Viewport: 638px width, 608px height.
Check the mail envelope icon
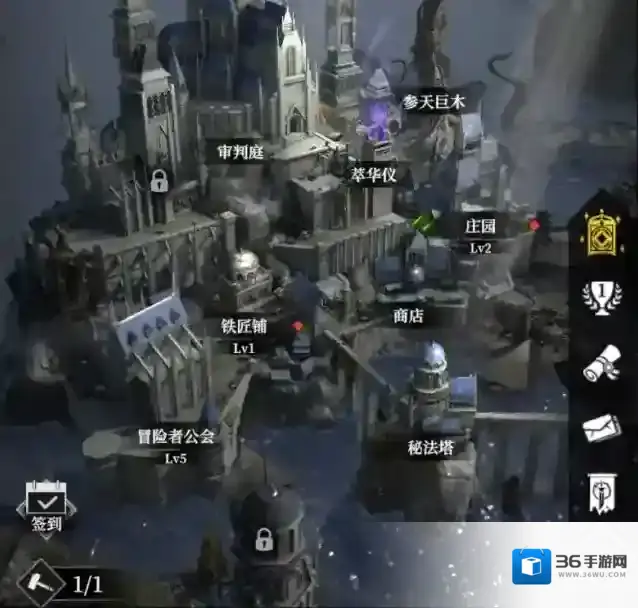(x=602, y=427)
